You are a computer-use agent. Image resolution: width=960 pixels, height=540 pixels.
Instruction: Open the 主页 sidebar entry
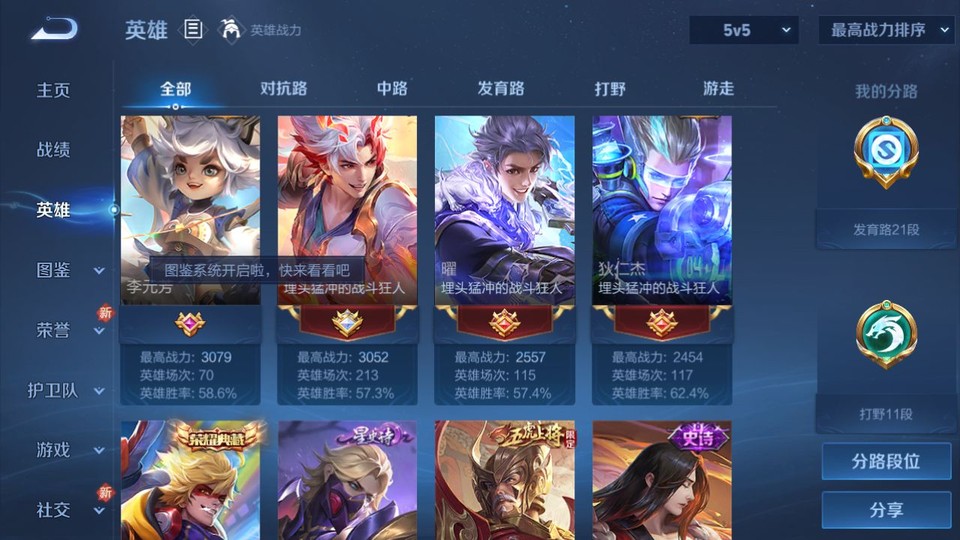[54, 90]
